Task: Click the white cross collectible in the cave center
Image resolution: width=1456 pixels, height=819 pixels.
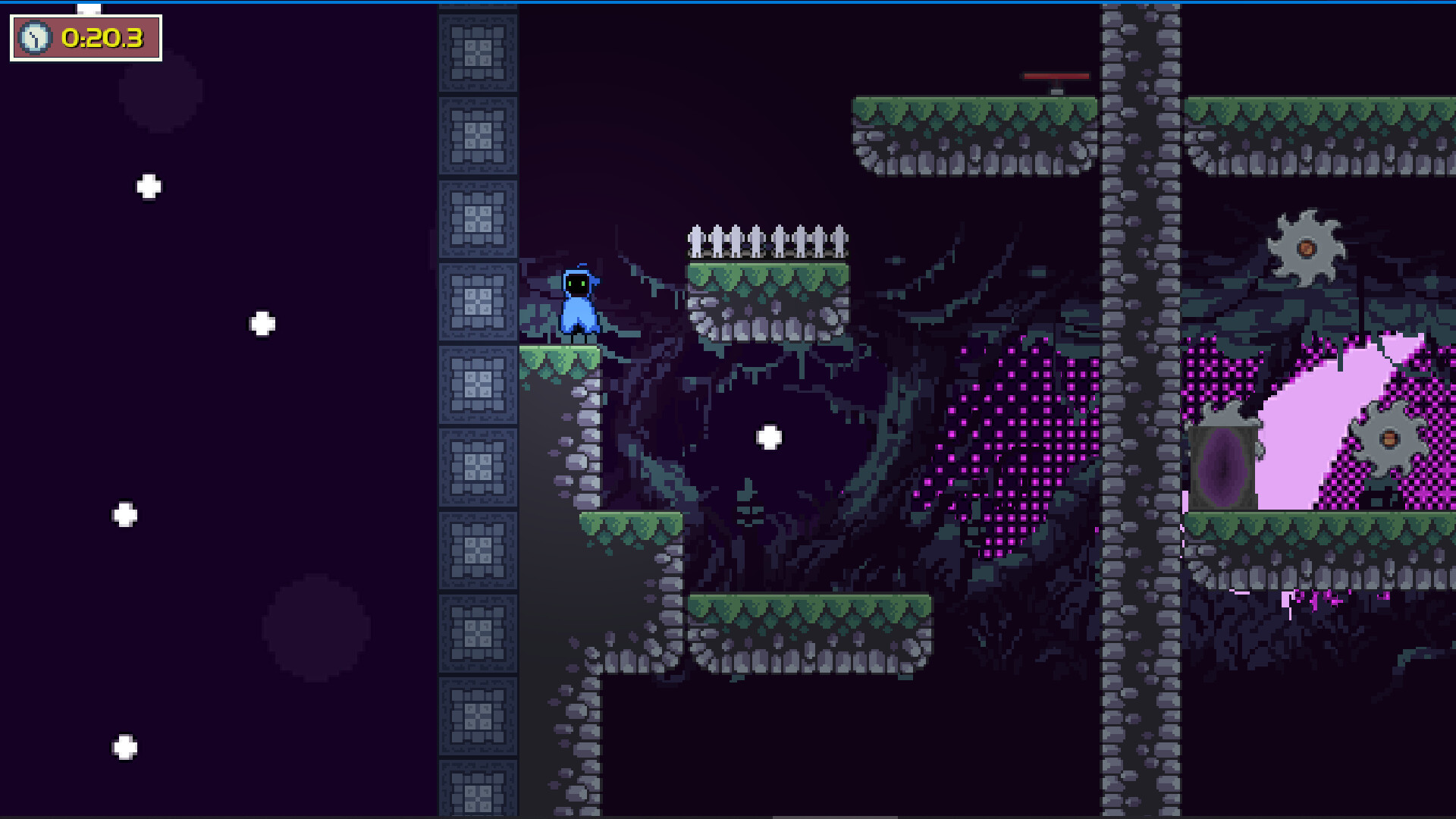Action: [768, 437]
